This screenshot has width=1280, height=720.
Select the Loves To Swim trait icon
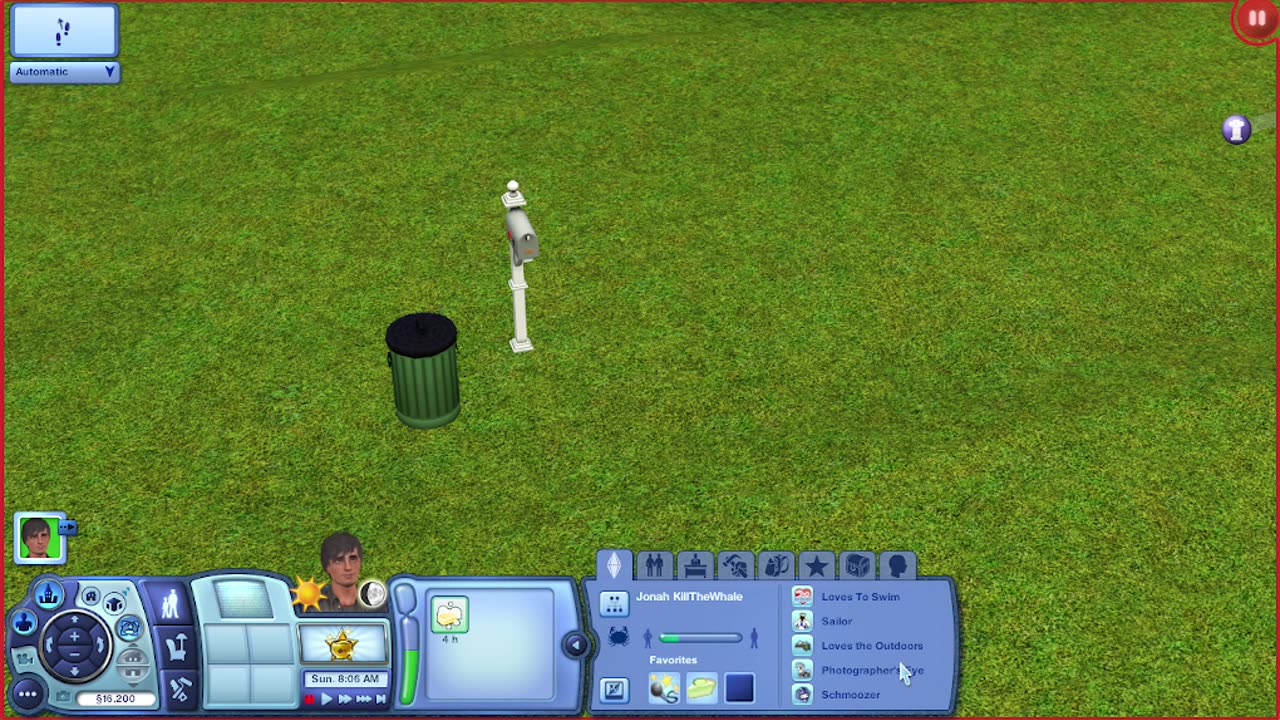click(804, 597)
